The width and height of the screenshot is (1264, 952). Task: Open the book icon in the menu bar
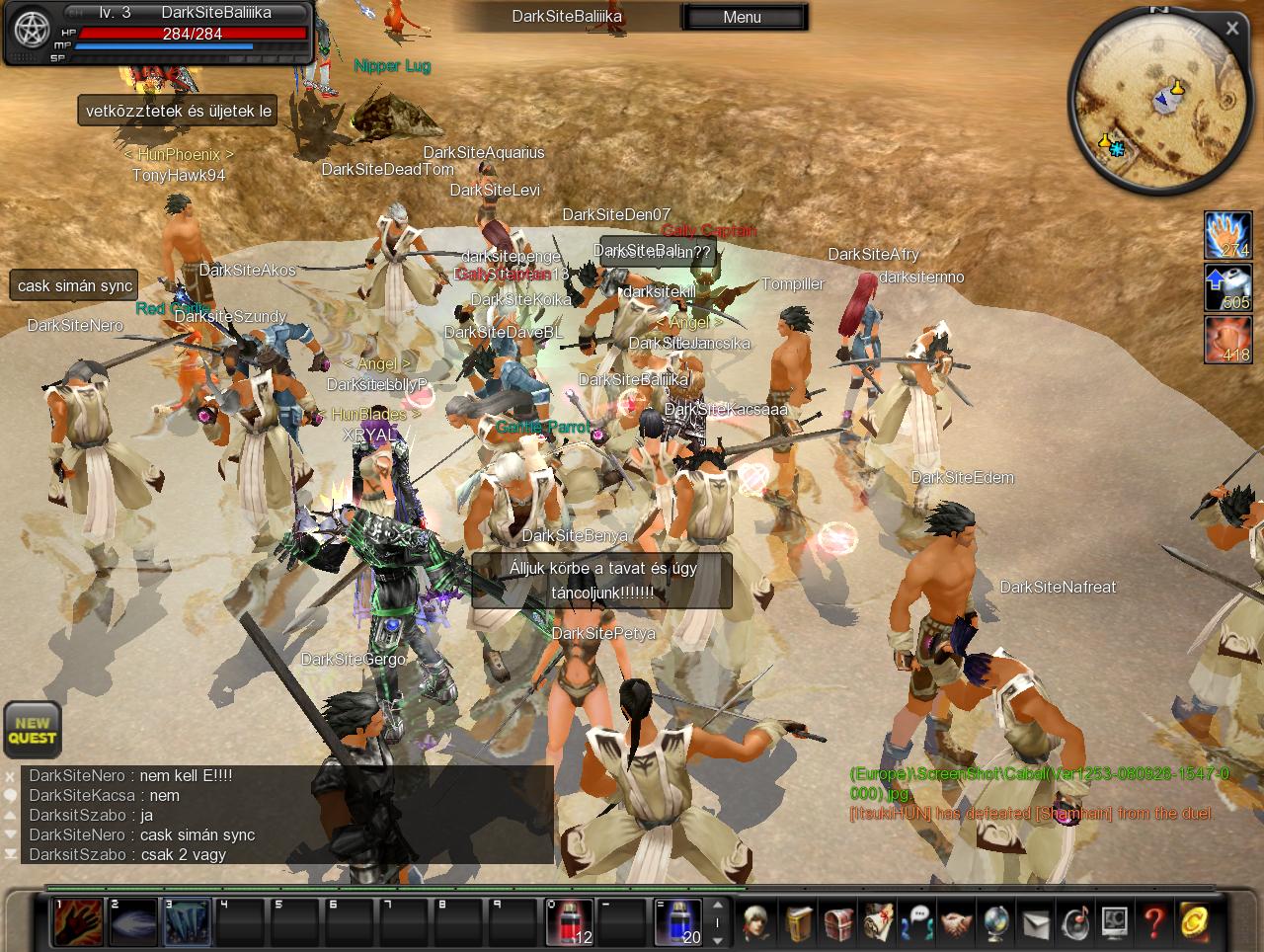pos(800,922)
